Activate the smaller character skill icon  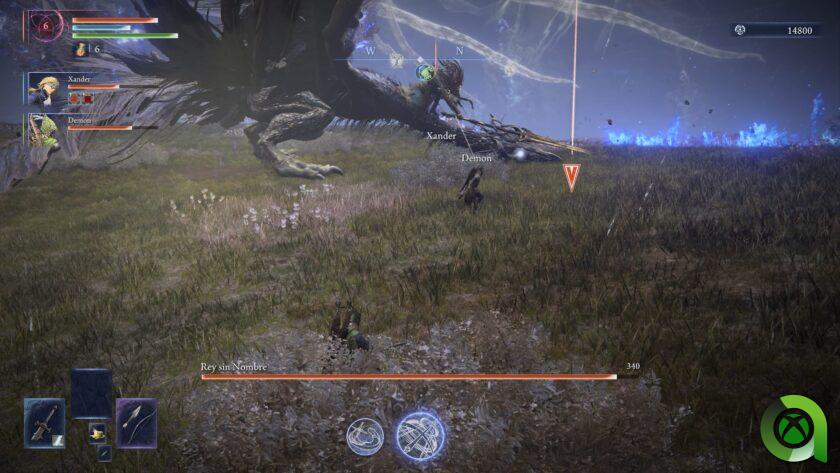tap(365, 435)
